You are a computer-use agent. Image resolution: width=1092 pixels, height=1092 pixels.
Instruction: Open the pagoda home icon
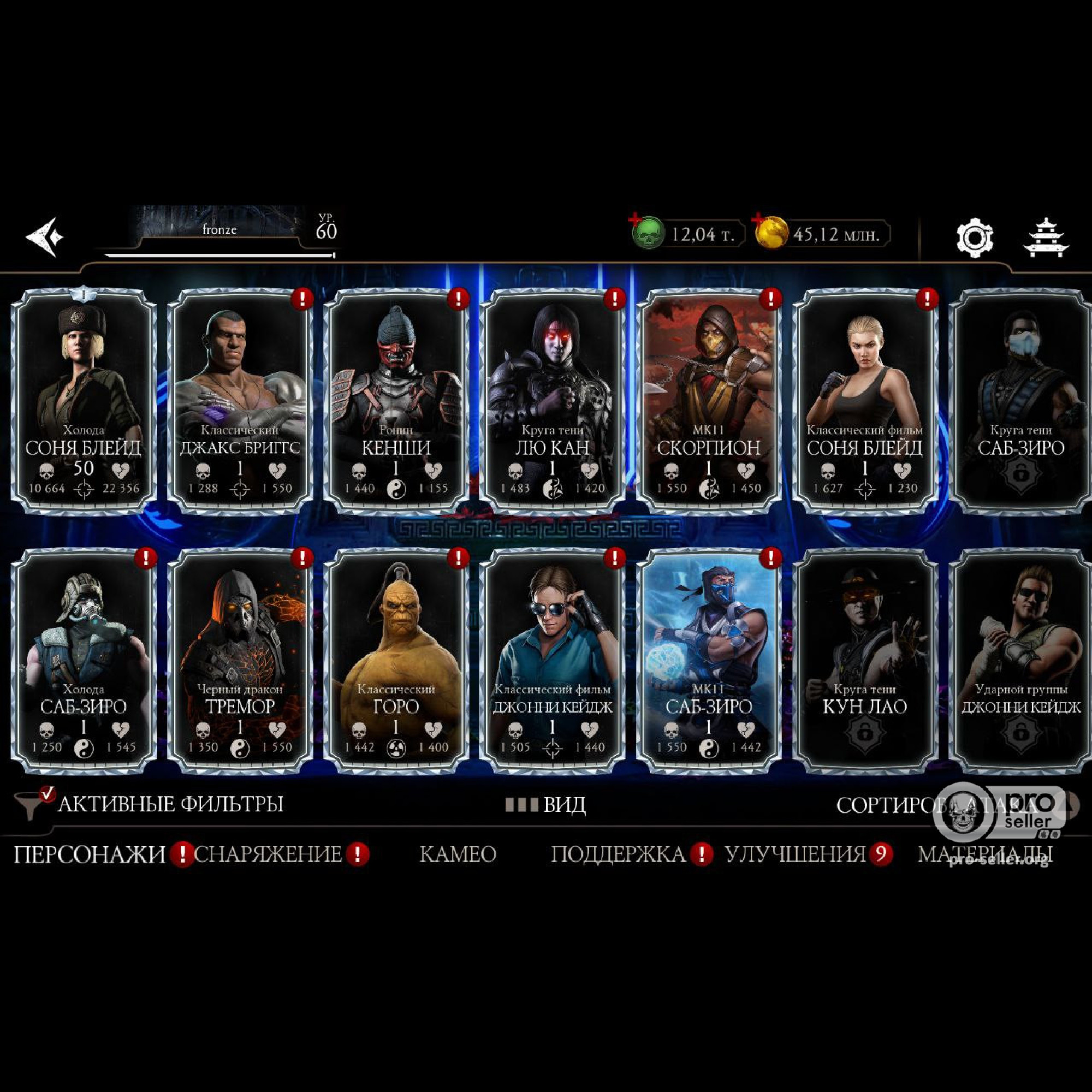pos(1046,238)
